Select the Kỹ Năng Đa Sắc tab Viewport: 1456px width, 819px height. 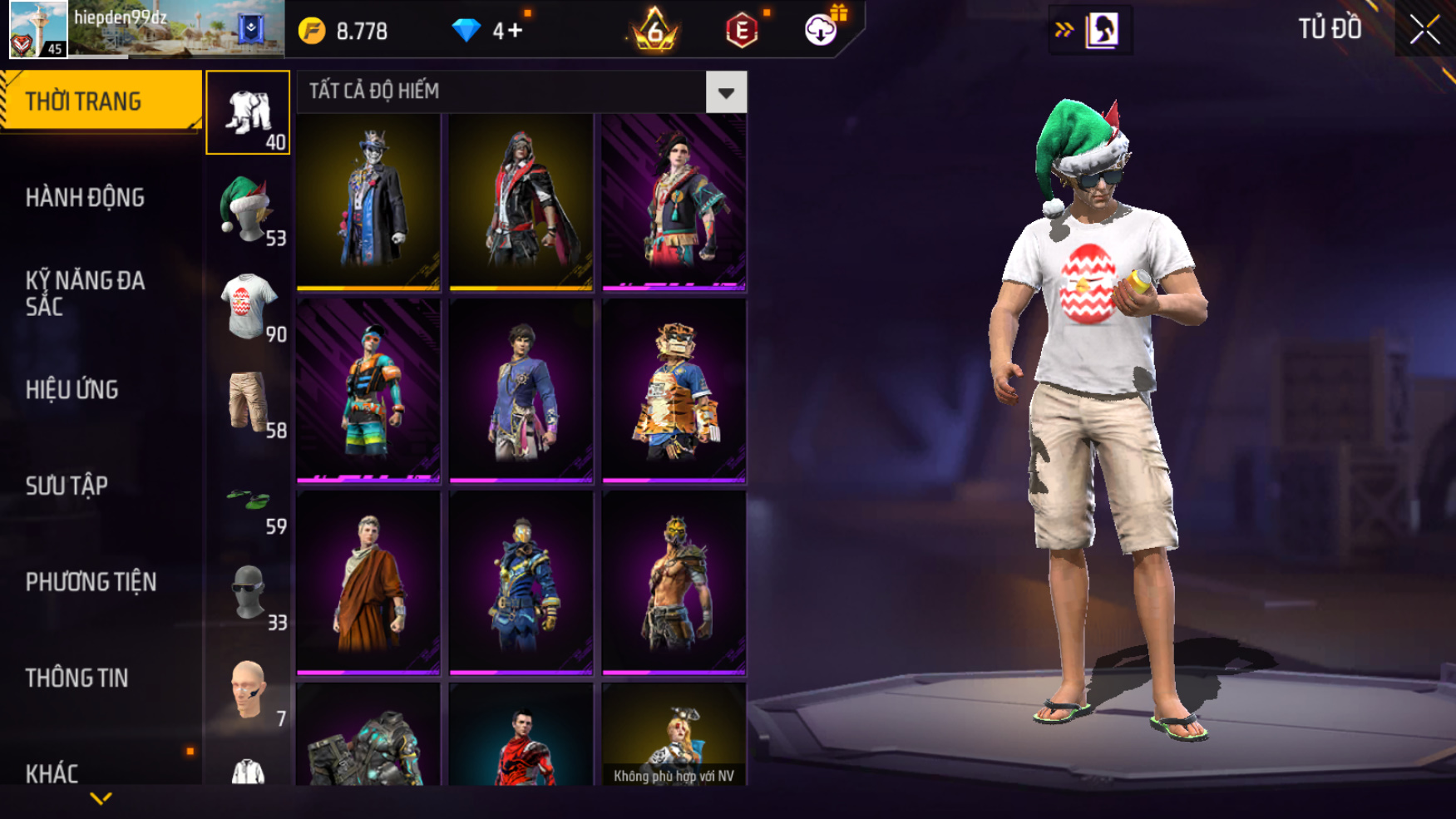tap(85, 294)
